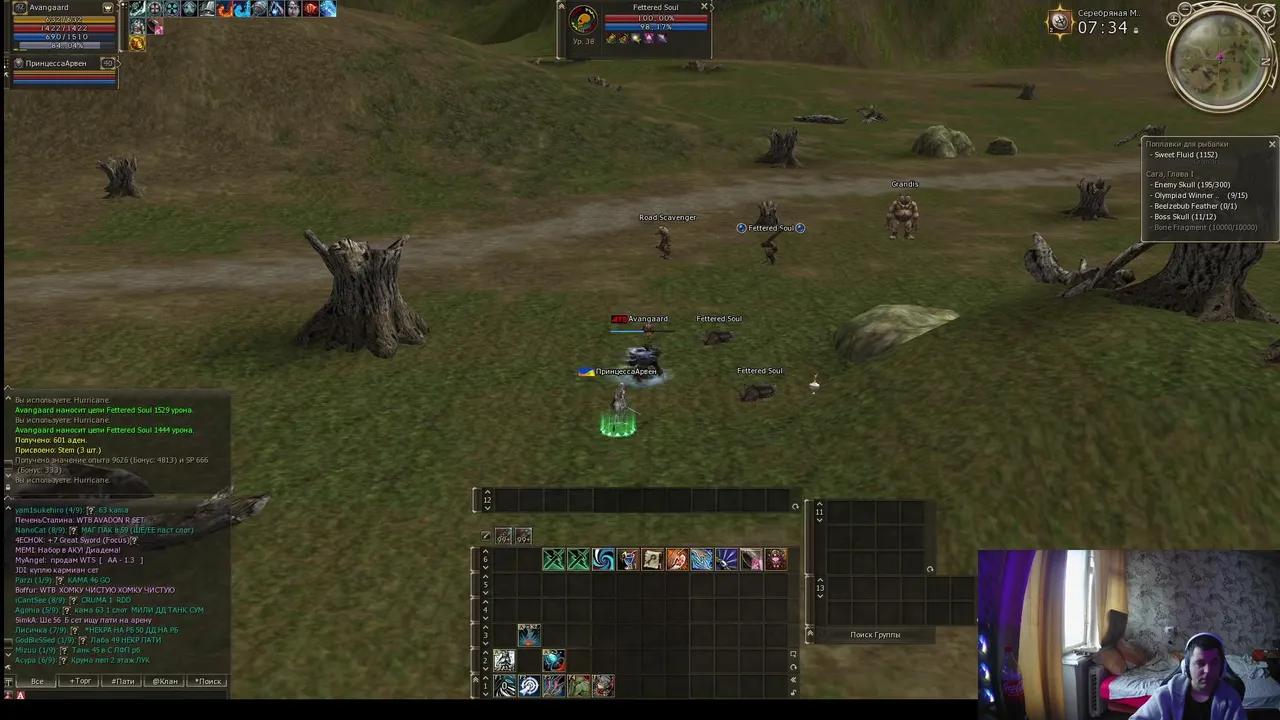
Task: Select the attack icon on Fettered Soul's target window
Action: point(612,39)
